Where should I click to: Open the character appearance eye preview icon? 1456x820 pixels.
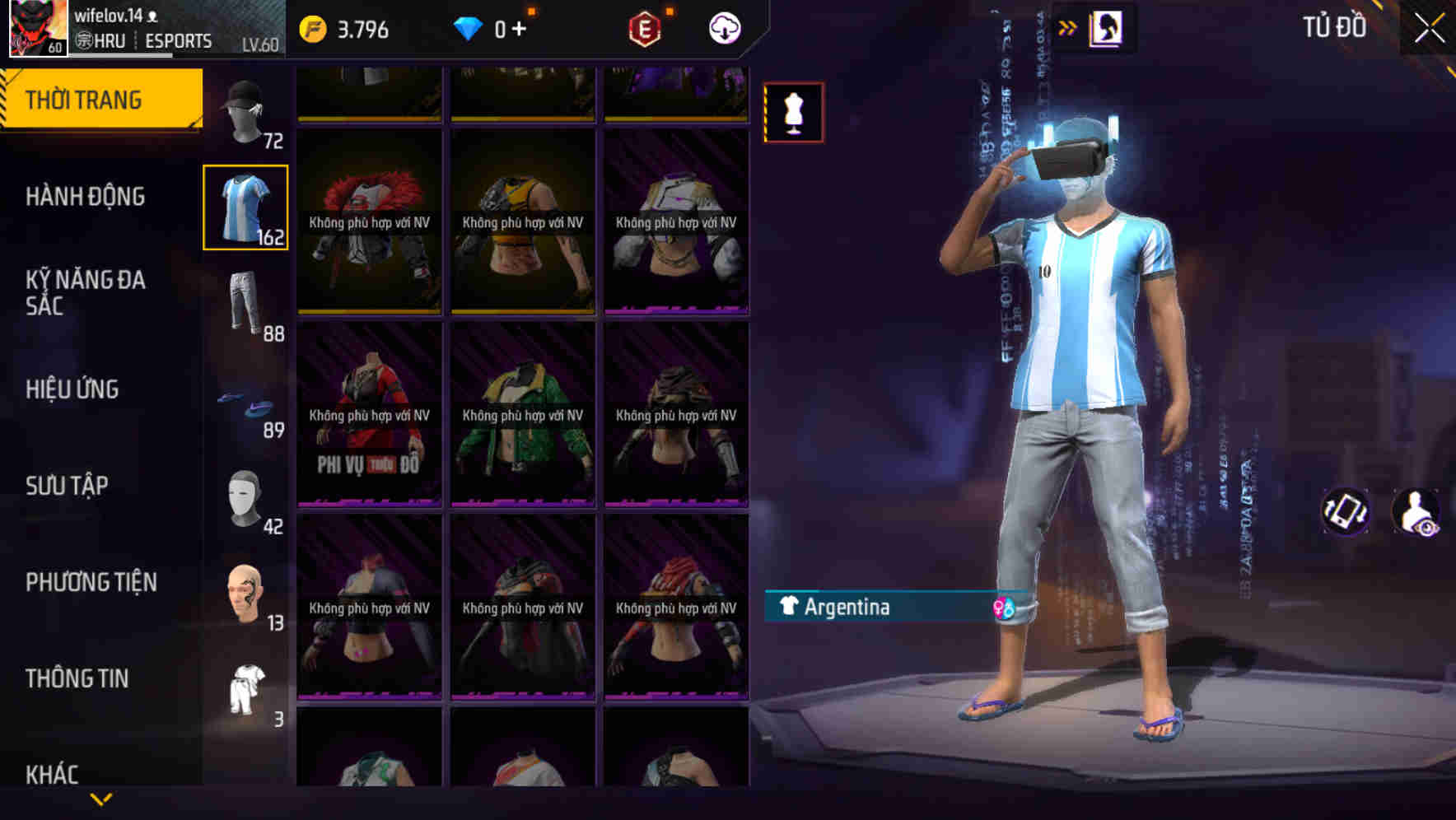click(1420, 514)
